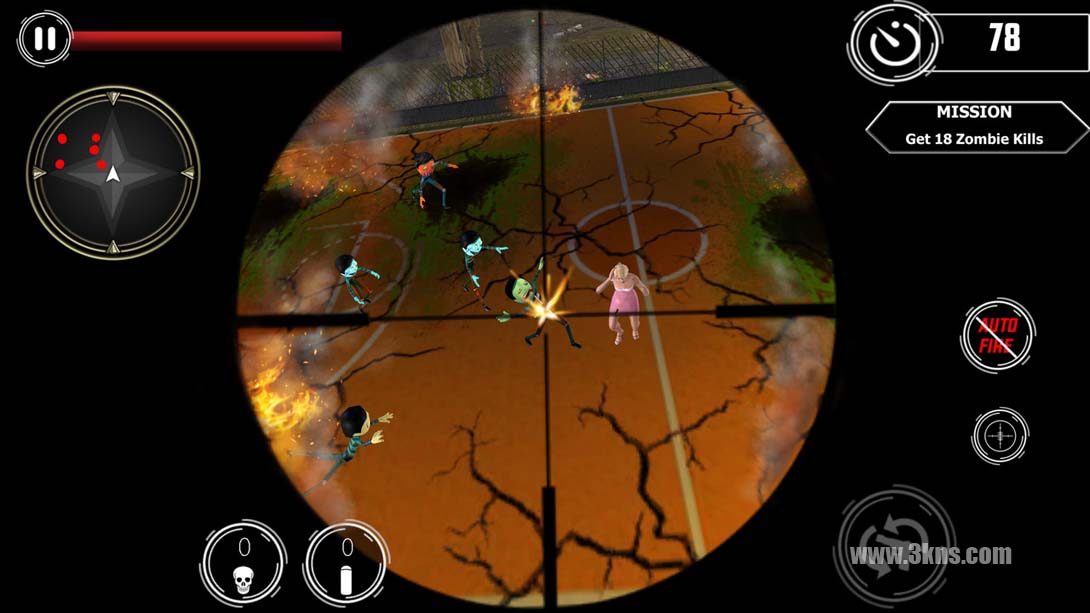Toggle the Auto Fire button

[998, 337]
